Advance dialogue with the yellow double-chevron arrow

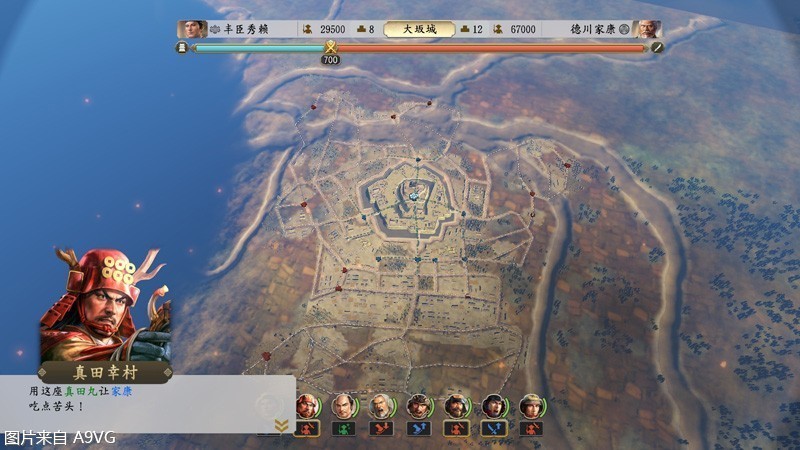coord(281,425)
